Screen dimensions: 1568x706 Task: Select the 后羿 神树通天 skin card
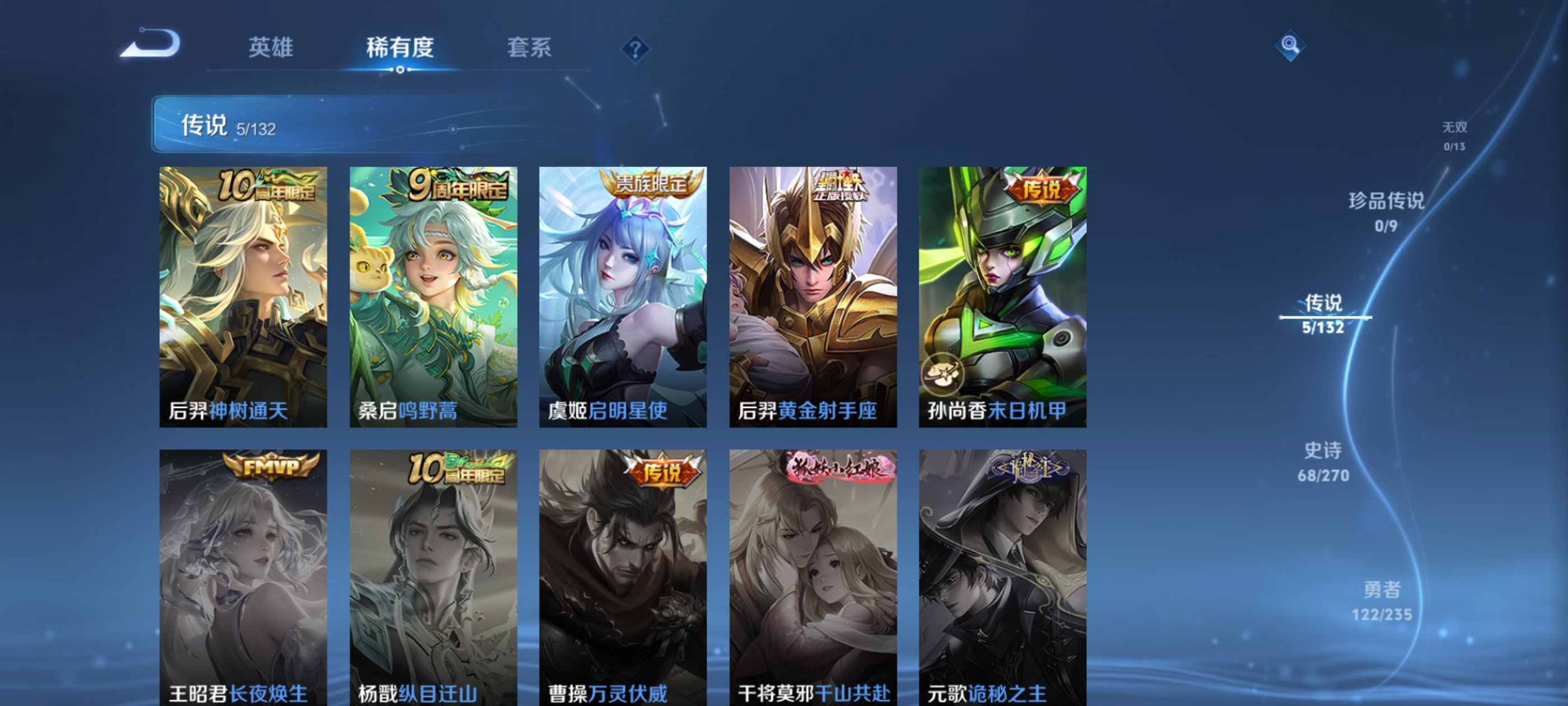pos(244,296)
